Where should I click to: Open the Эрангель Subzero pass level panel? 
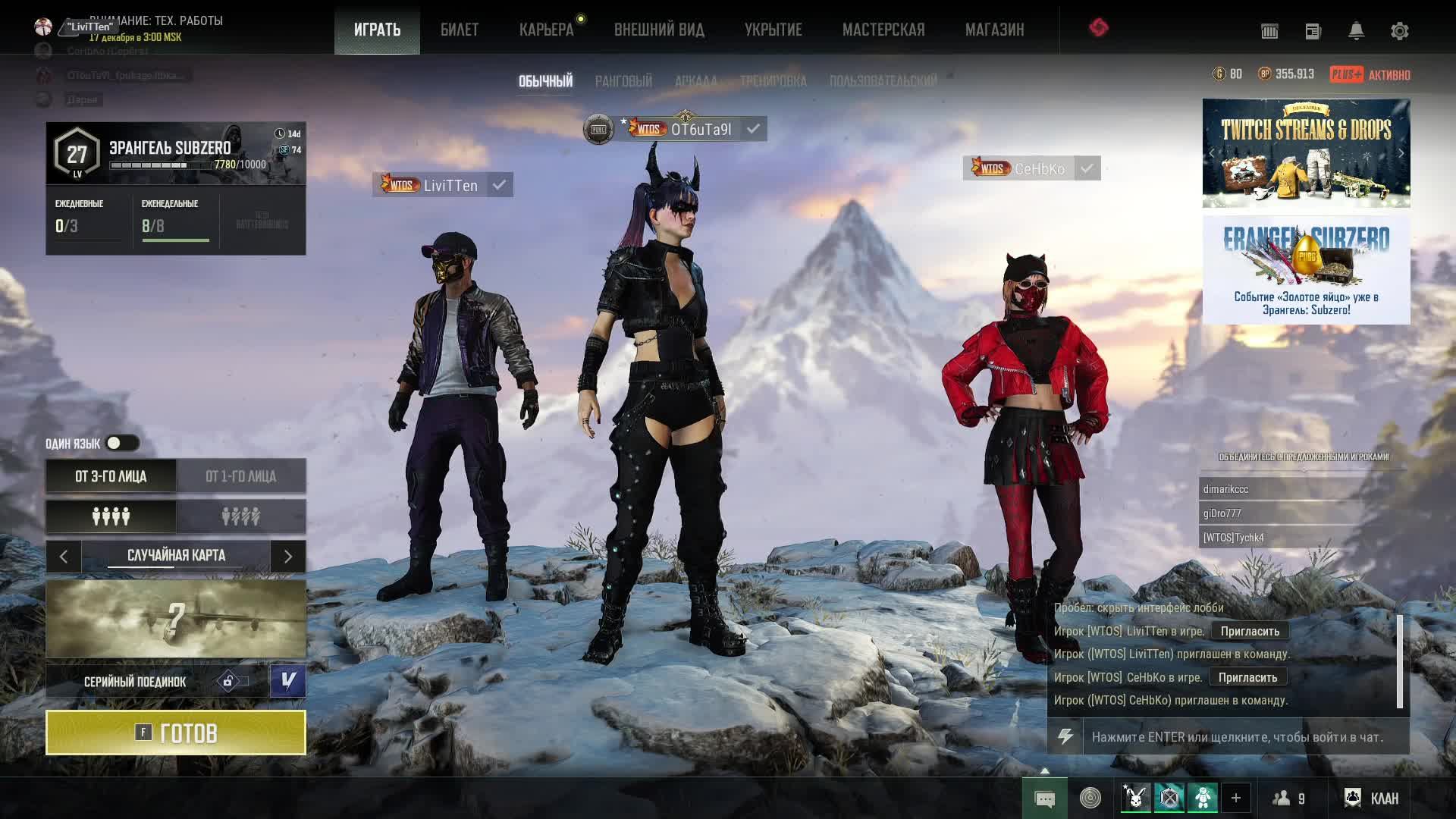176,153
